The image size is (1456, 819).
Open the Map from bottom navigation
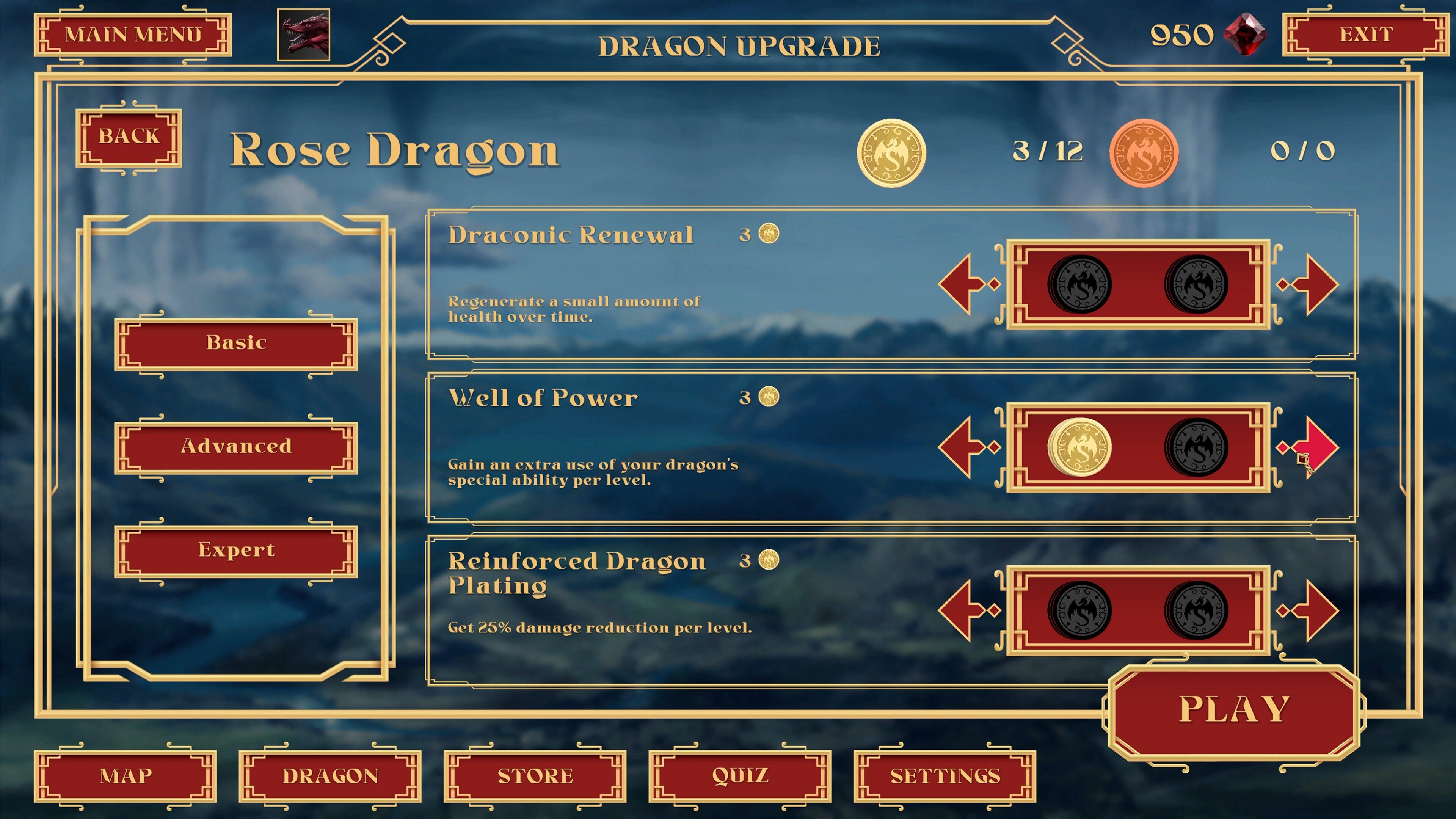pyautogui.click(x=126, y=776)
